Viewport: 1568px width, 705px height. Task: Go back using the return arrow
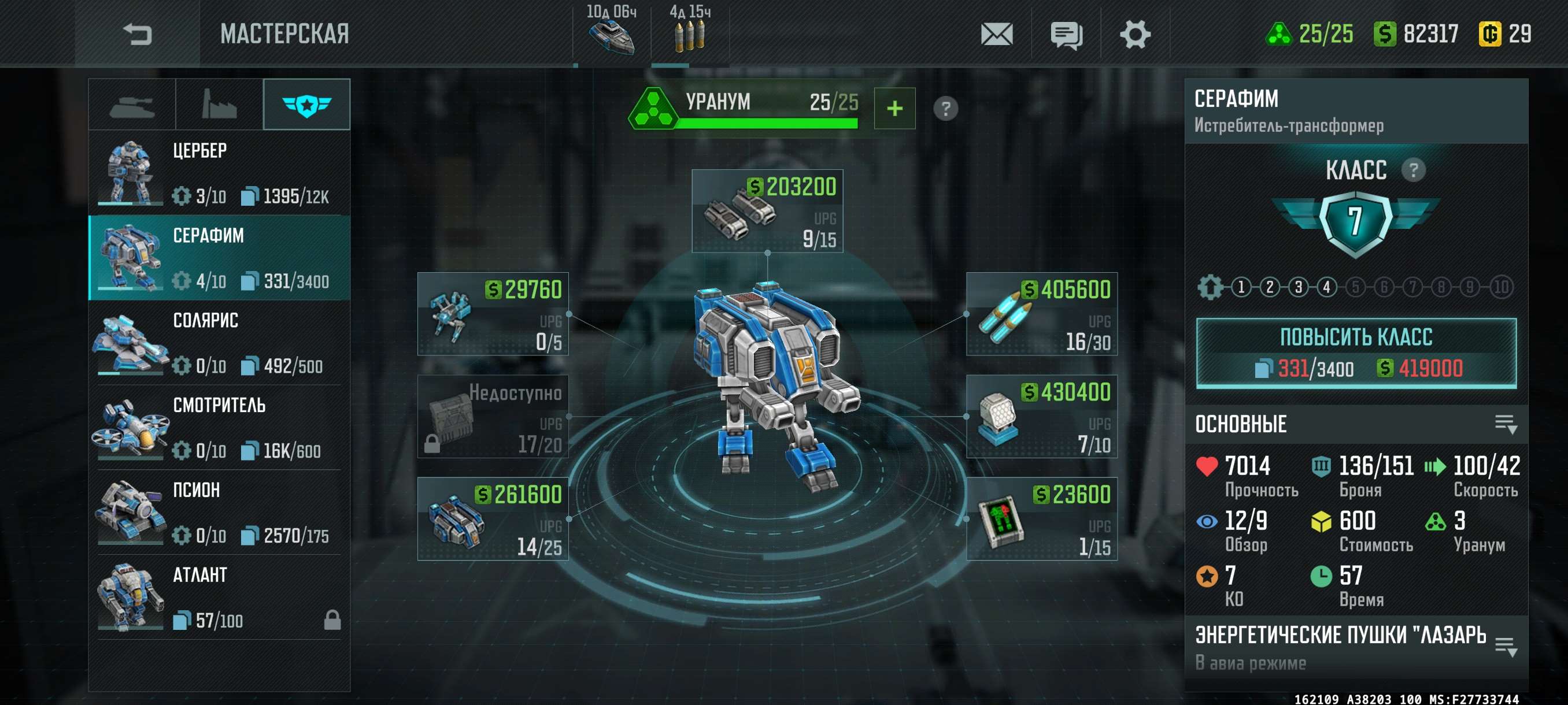[137, 34]
